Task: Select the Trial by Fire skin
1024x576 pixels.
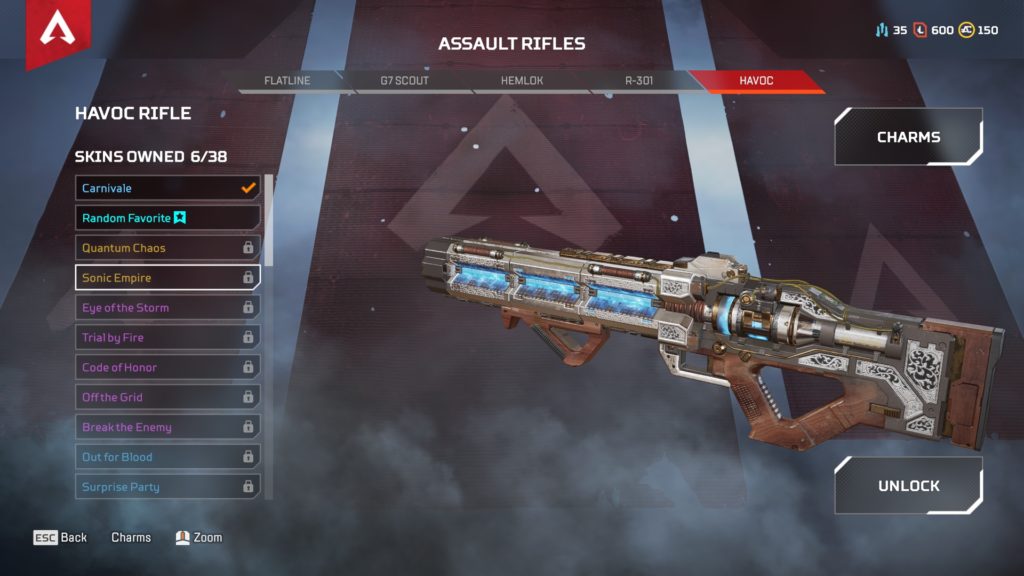Action: [x=167, y=338]
